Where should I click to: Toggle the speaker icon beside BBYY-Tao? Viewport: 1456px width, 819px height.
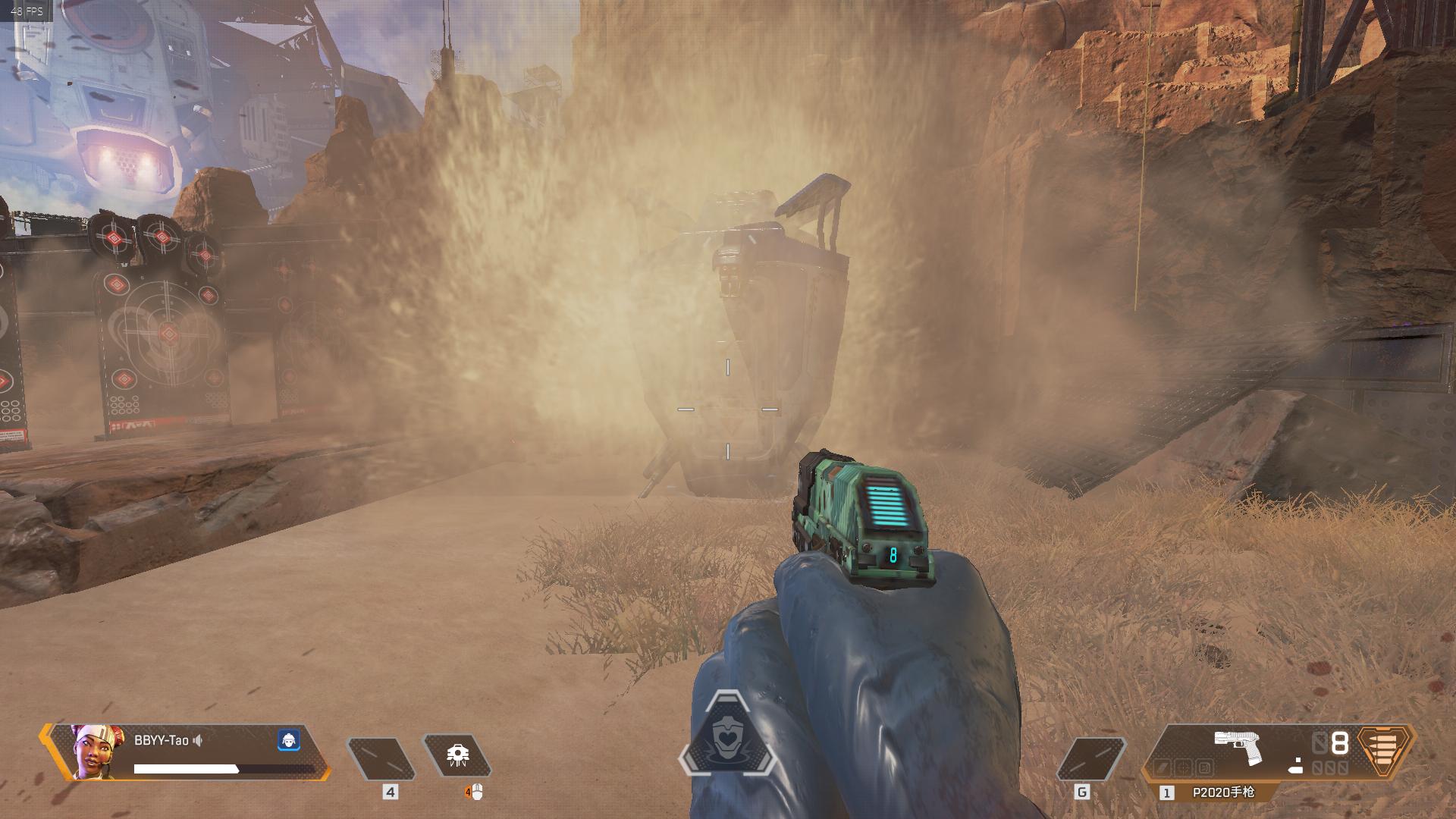click(198, 740)
